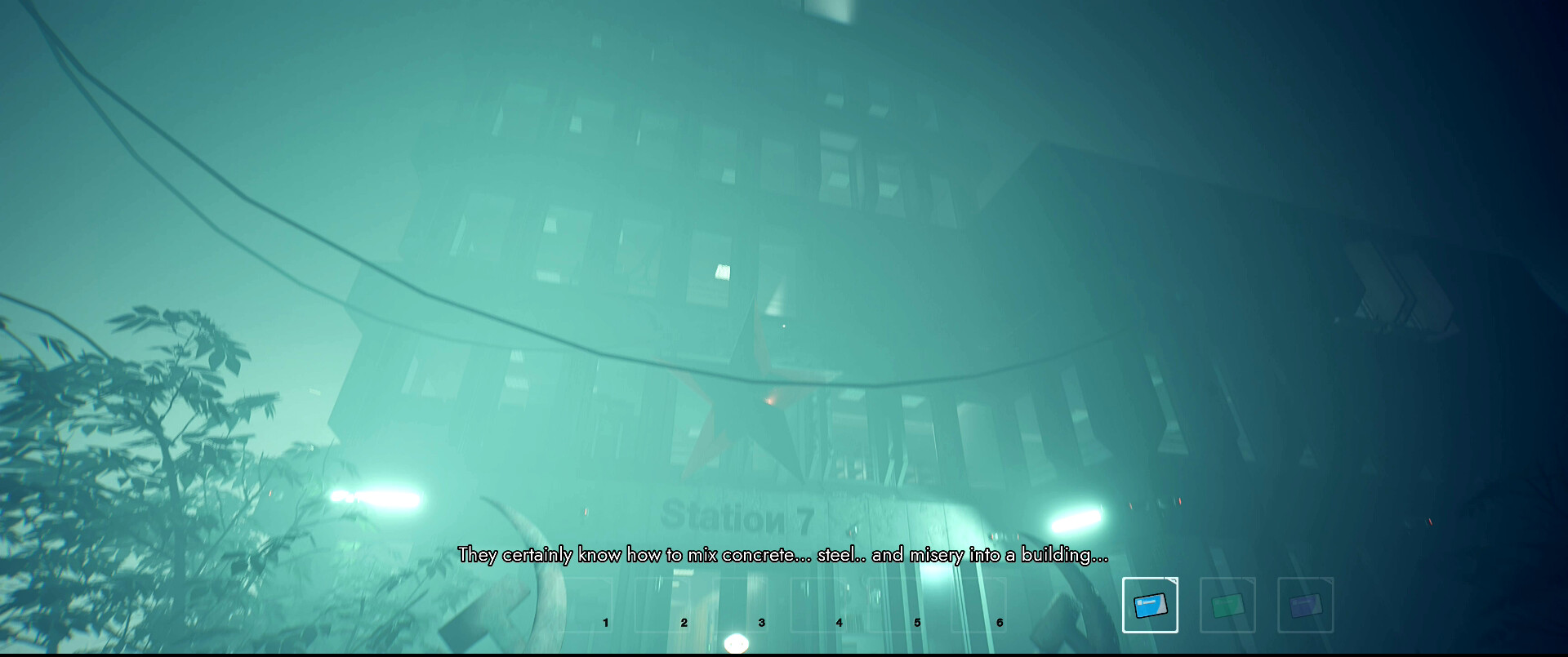
Task: Click the subtitle text about concrete and misery
Action: (784, 554)
